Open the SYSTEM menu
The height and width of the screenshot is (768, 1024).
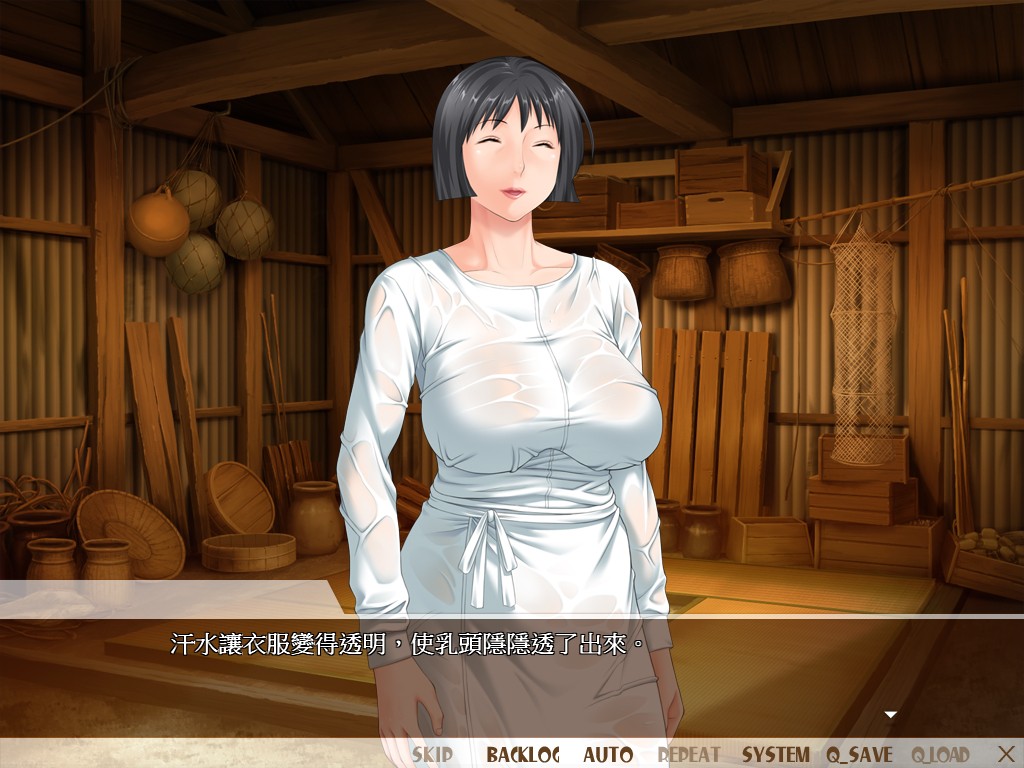pyautogui.click(x=776, y=754)
